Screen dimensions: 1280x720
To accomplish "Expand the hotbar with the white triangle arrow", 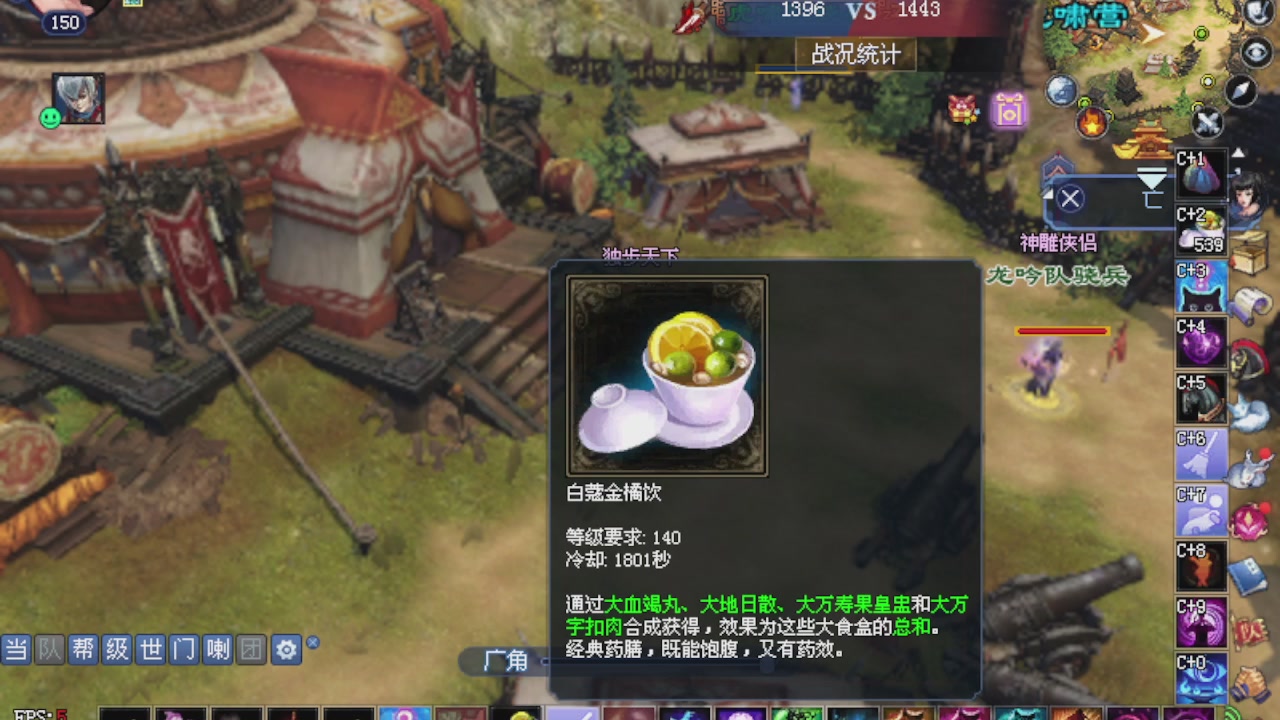I will click(1239, 152).
